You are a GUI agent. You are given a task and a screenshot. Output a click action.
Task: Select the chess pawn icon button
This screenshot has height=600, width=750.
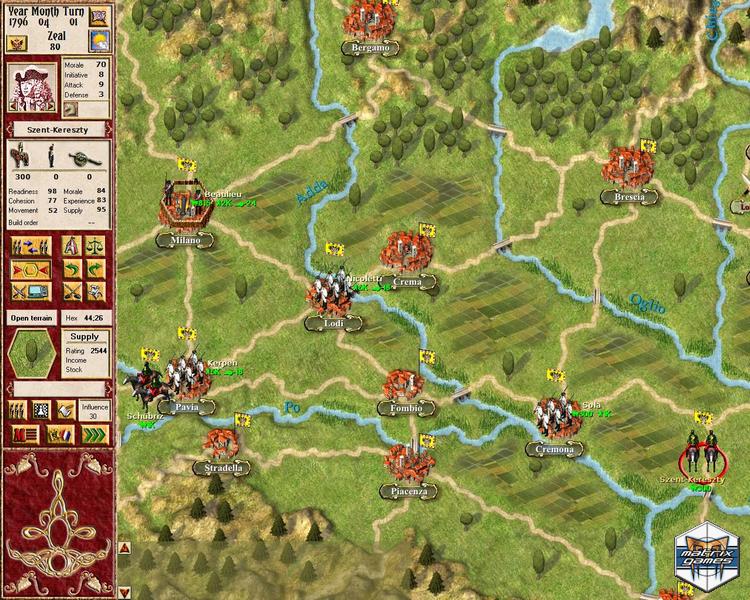tap(41, 409)
